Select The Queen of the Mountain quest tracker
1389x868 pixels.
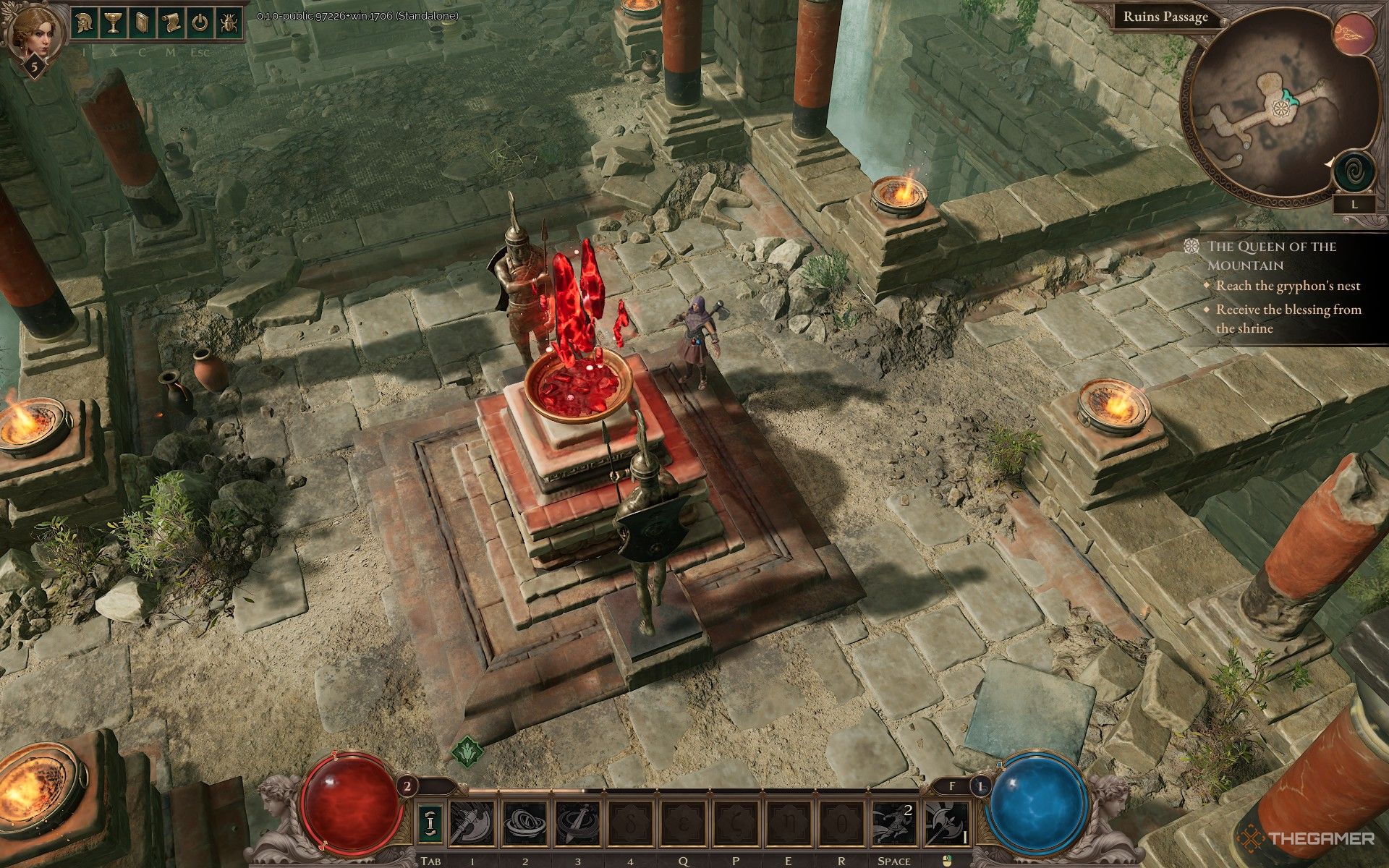(1270, 255)
